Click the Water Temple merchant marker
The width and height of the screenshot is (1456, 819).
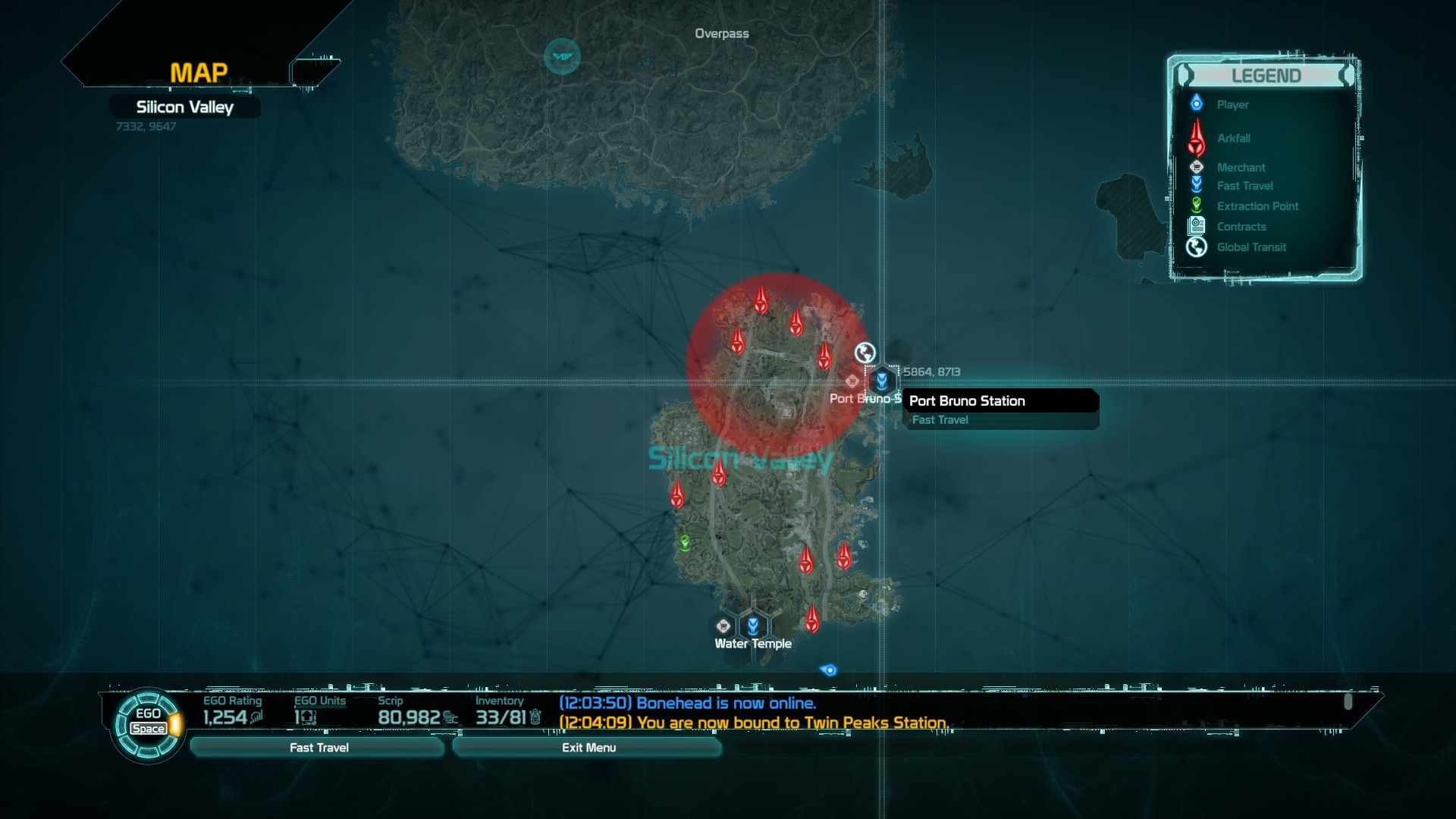723,626
